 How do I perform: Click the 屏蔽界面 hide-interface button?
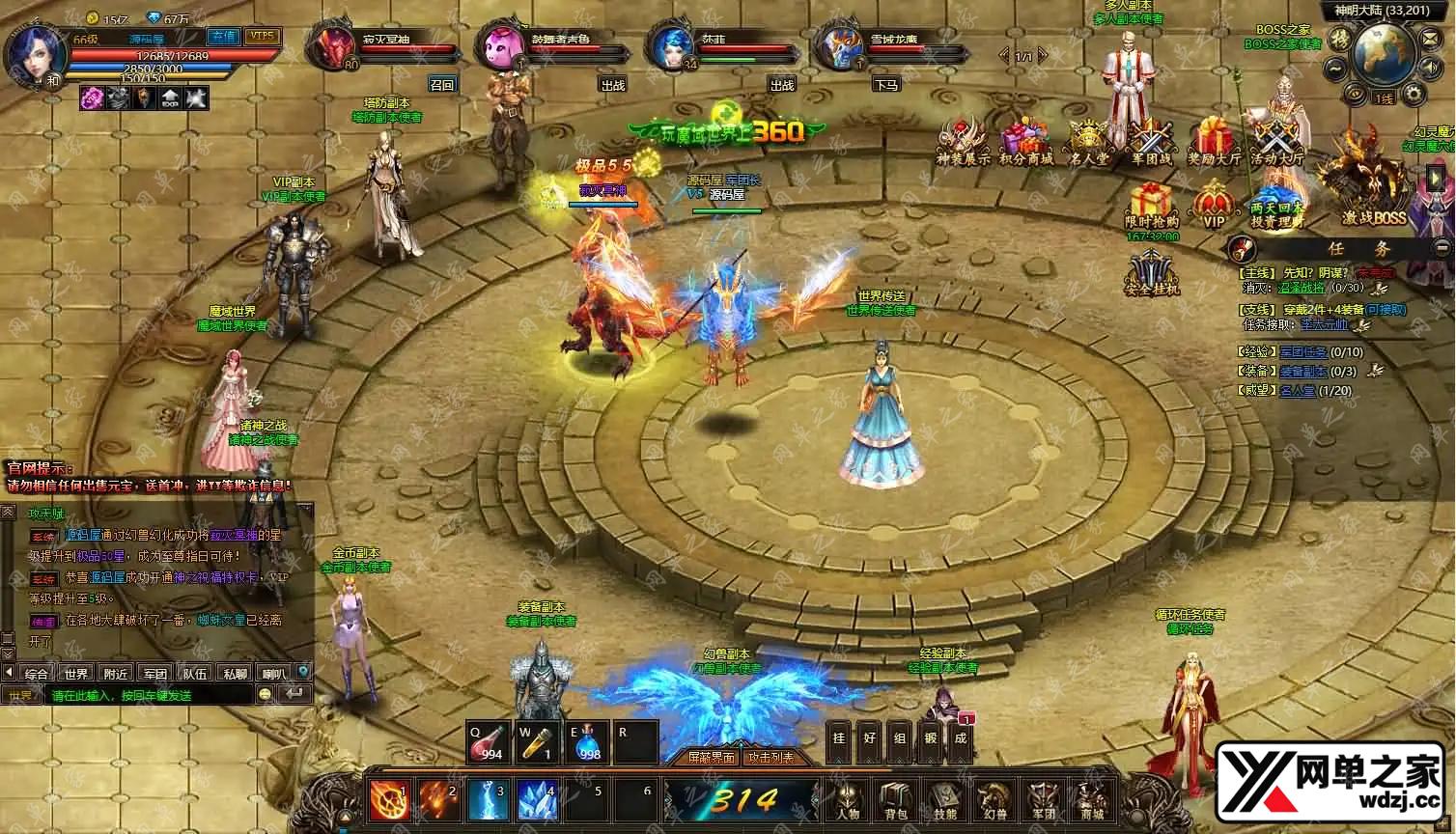click(x=712, y=758)
